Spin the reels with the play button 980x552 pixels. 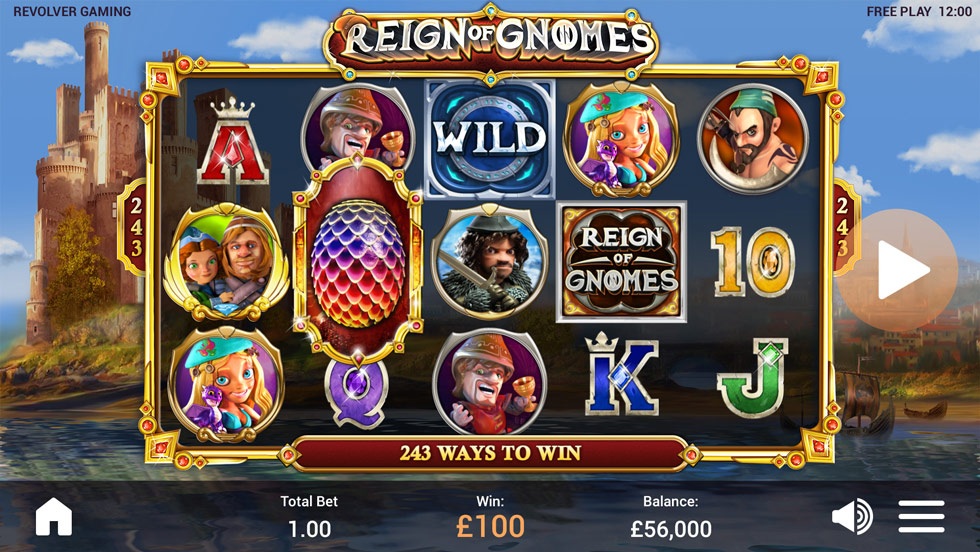pyautogui.click(x=898, y=270)
